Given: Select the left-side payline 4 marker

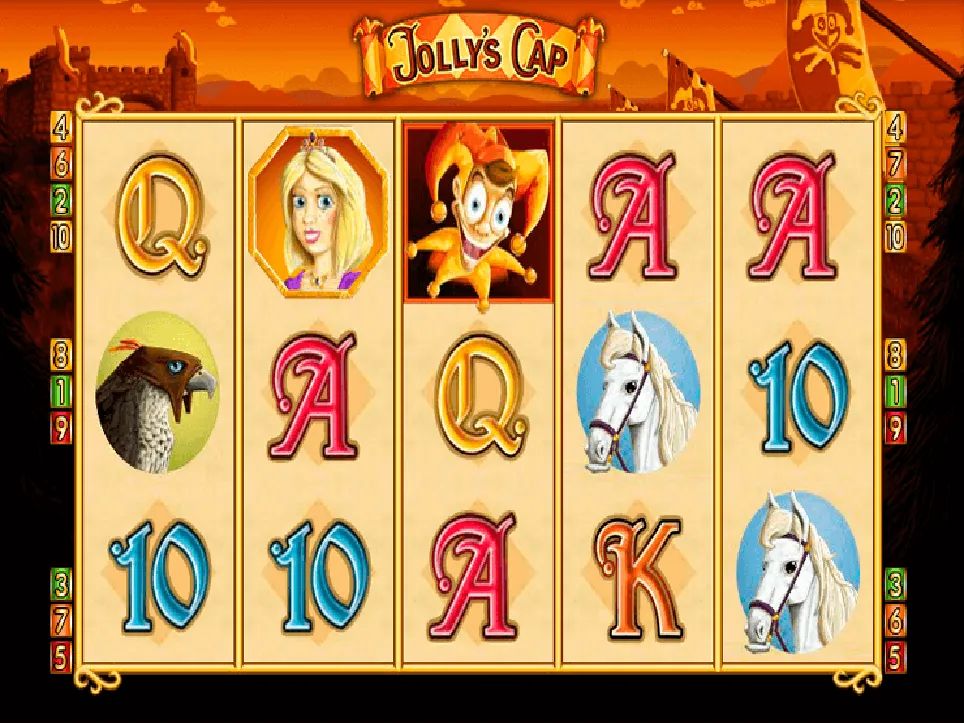Looking at the screenshot, I should (x=62, y=127).
